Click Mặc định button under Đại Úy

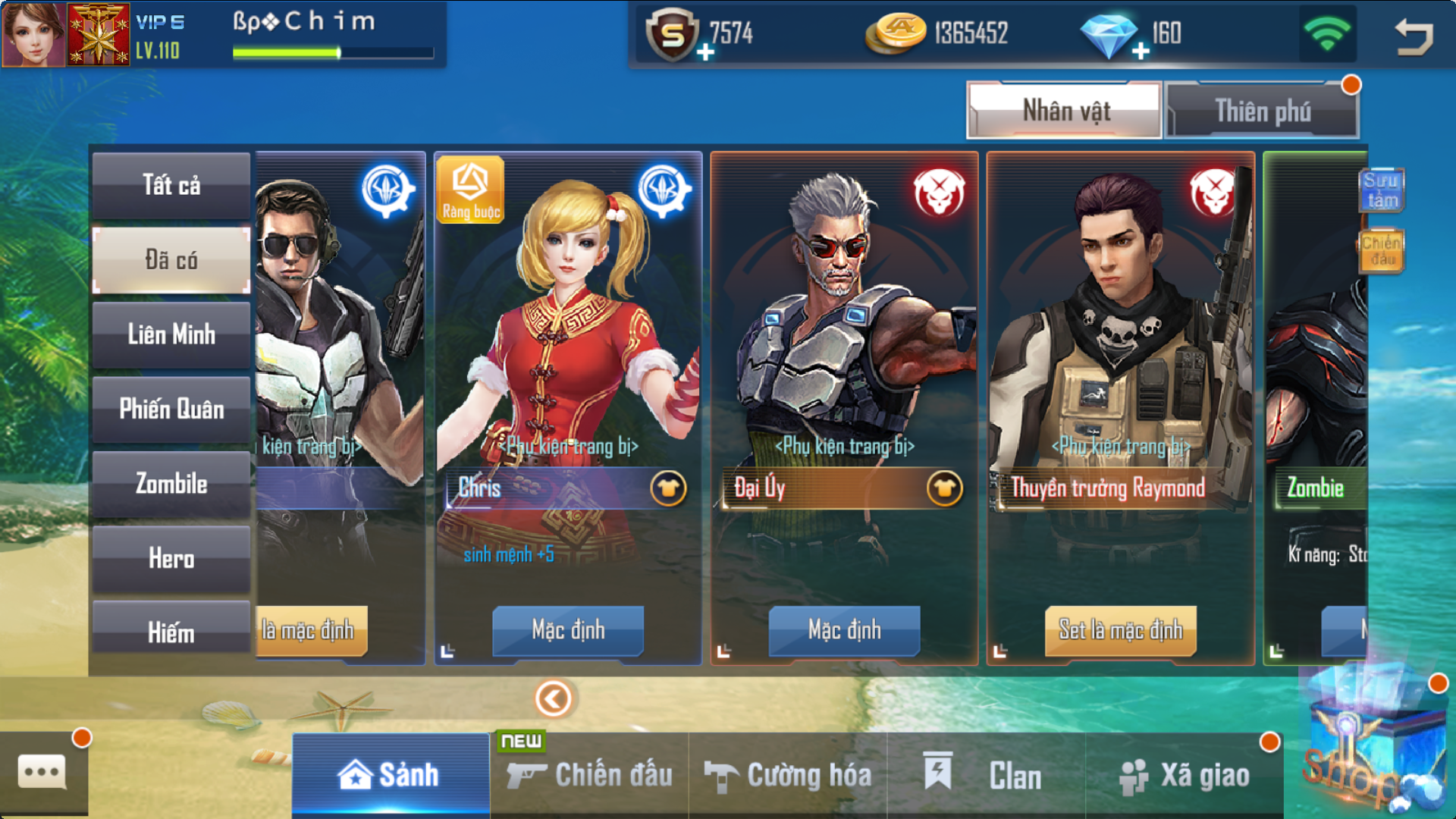coord(844,629)
